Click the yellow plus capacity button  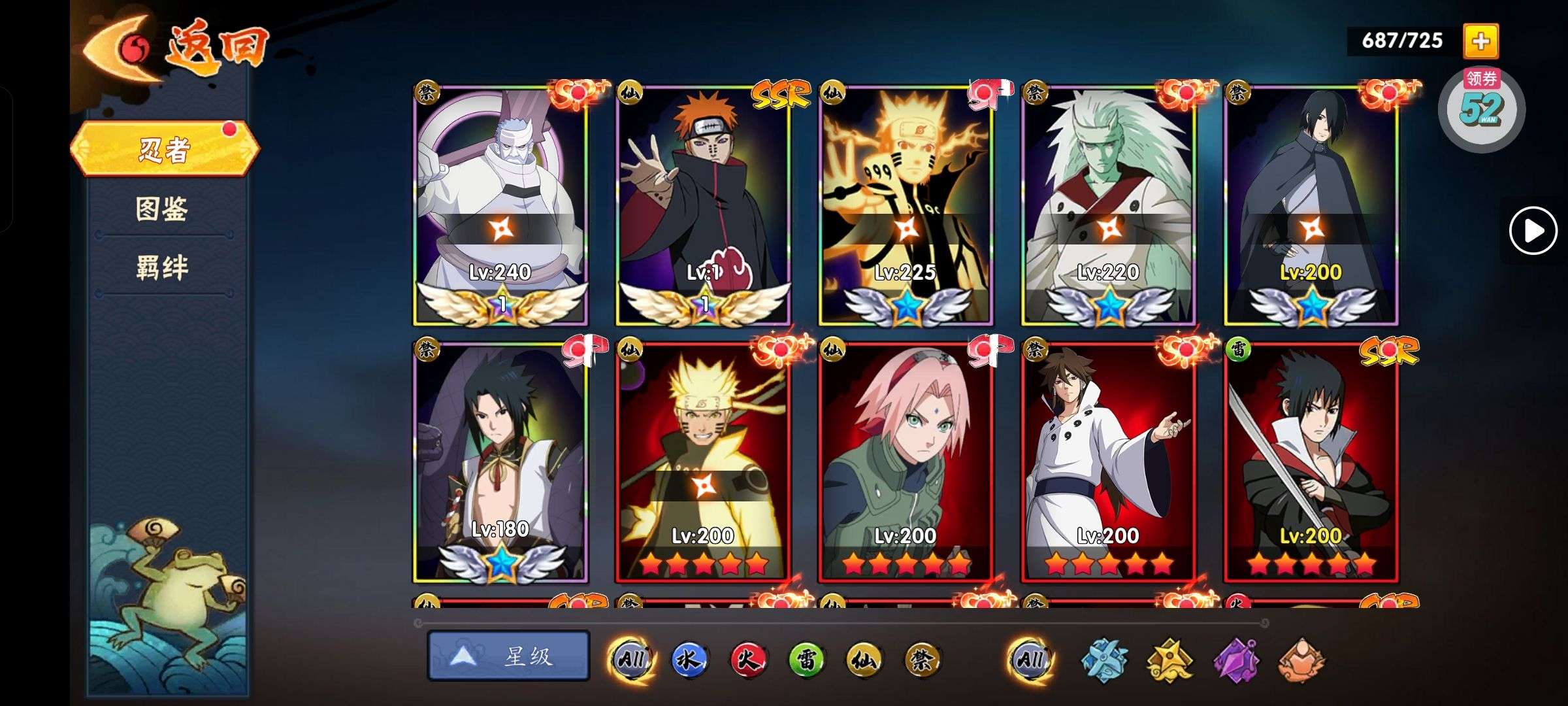pos(1480,41)
